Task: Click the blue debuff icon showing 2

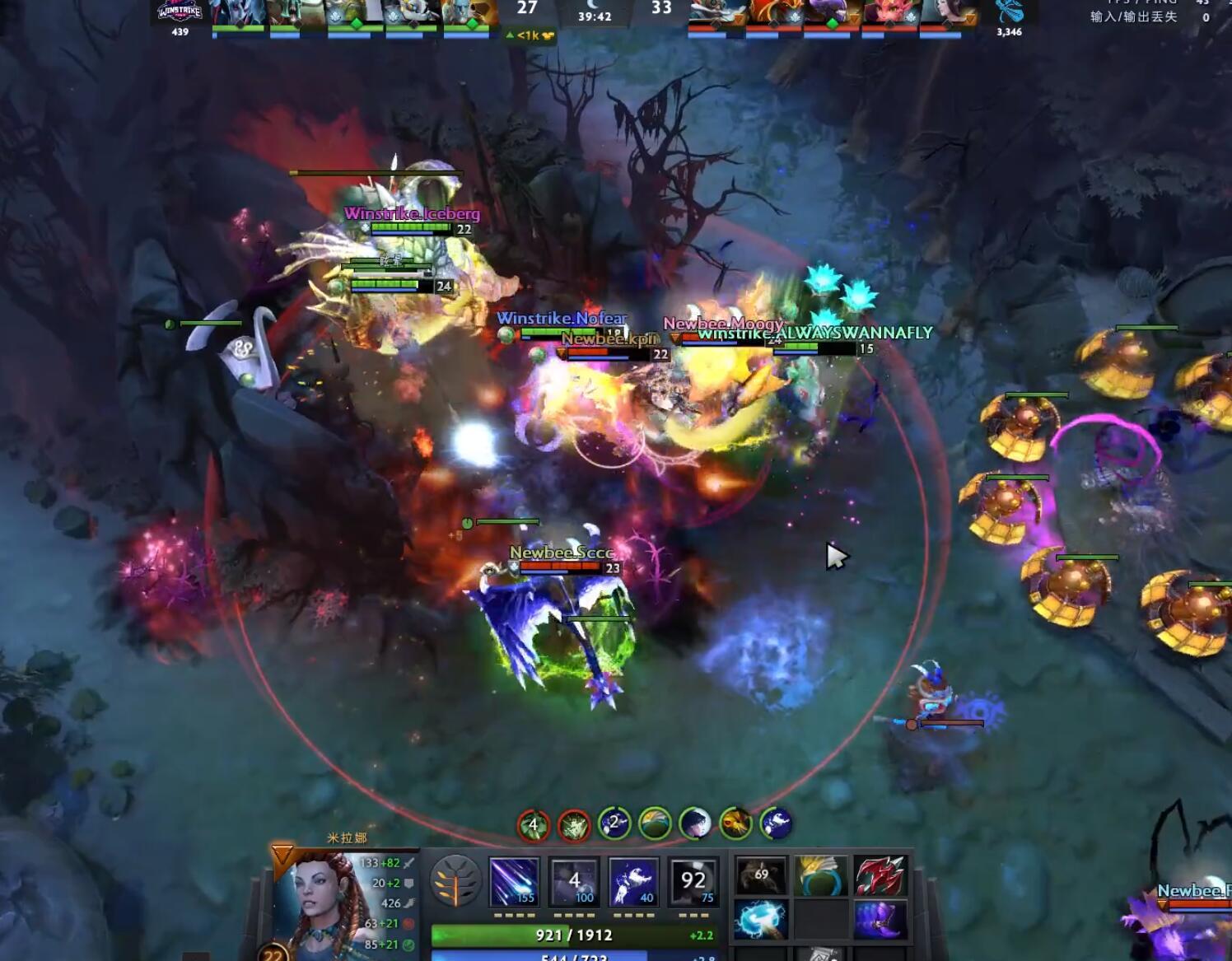Action: click(614, 823)
